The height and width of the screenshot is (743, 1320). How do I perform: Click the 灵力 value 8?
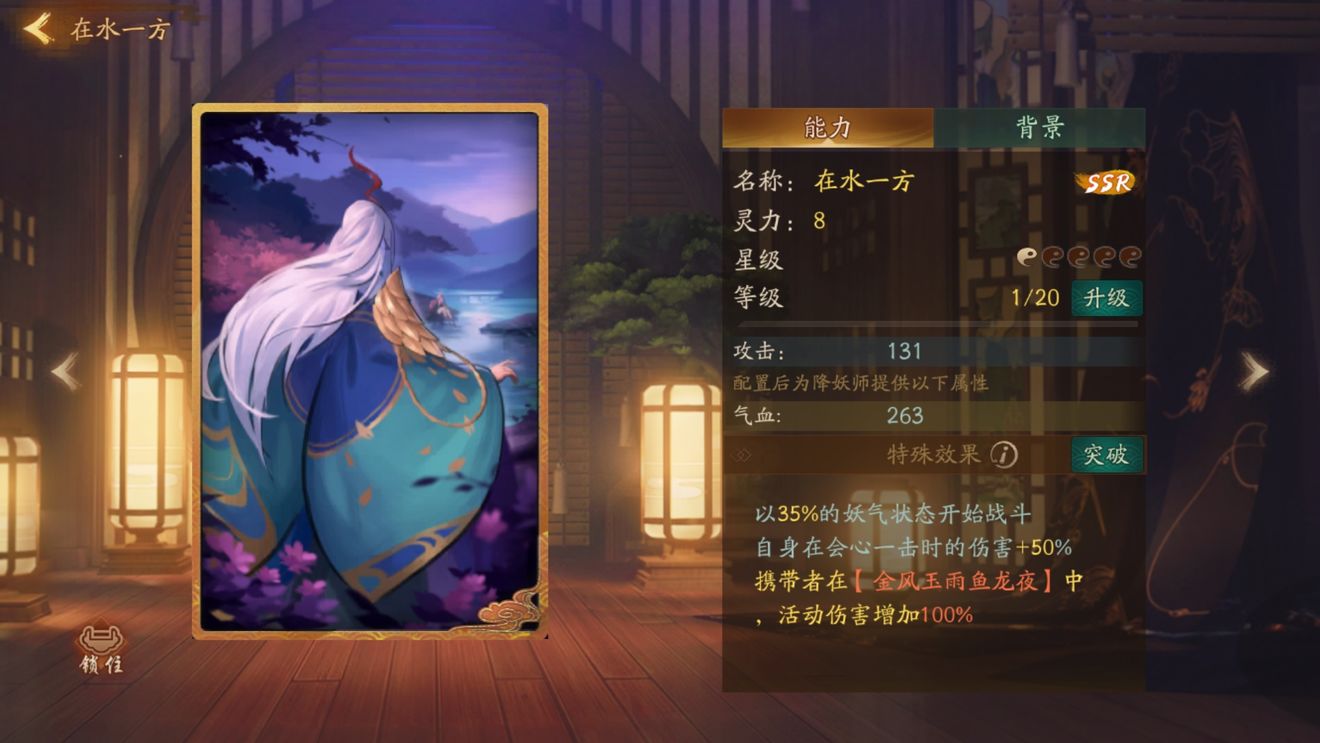tap(818, 218)
